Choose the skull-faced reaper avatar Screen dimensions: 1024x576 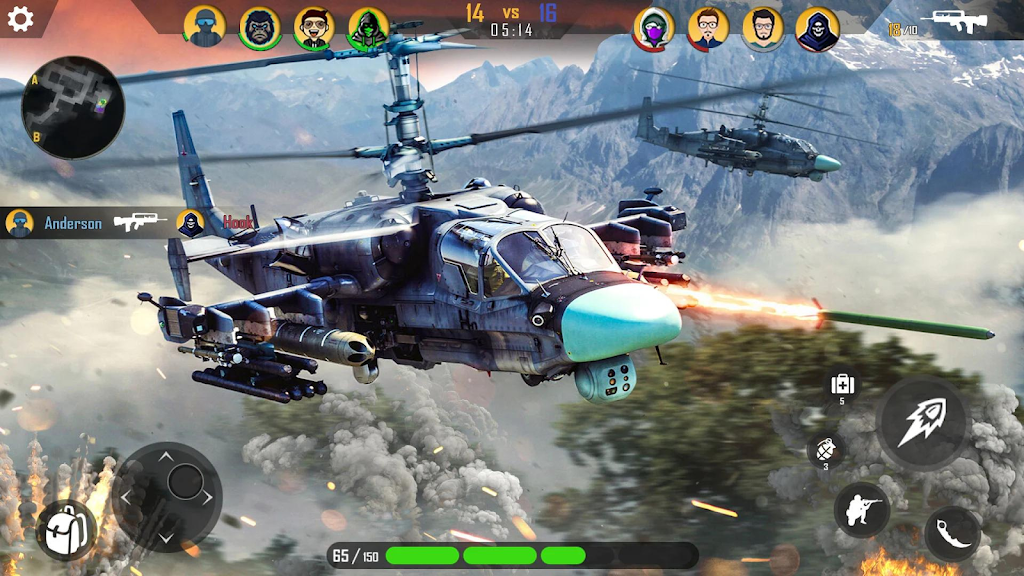point(817,28)
